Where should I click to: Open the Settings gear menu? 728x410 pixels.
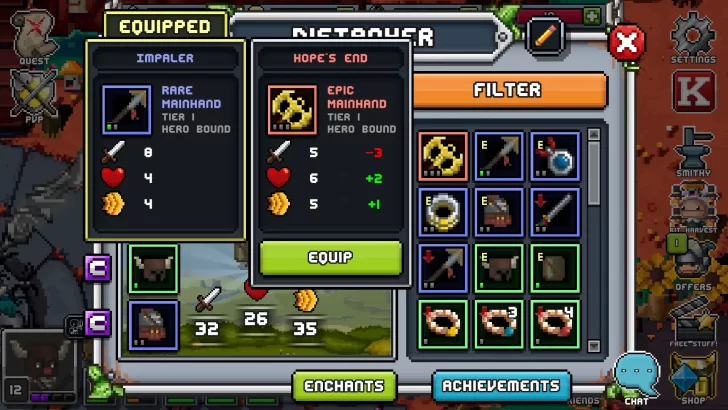pos(692,40)
